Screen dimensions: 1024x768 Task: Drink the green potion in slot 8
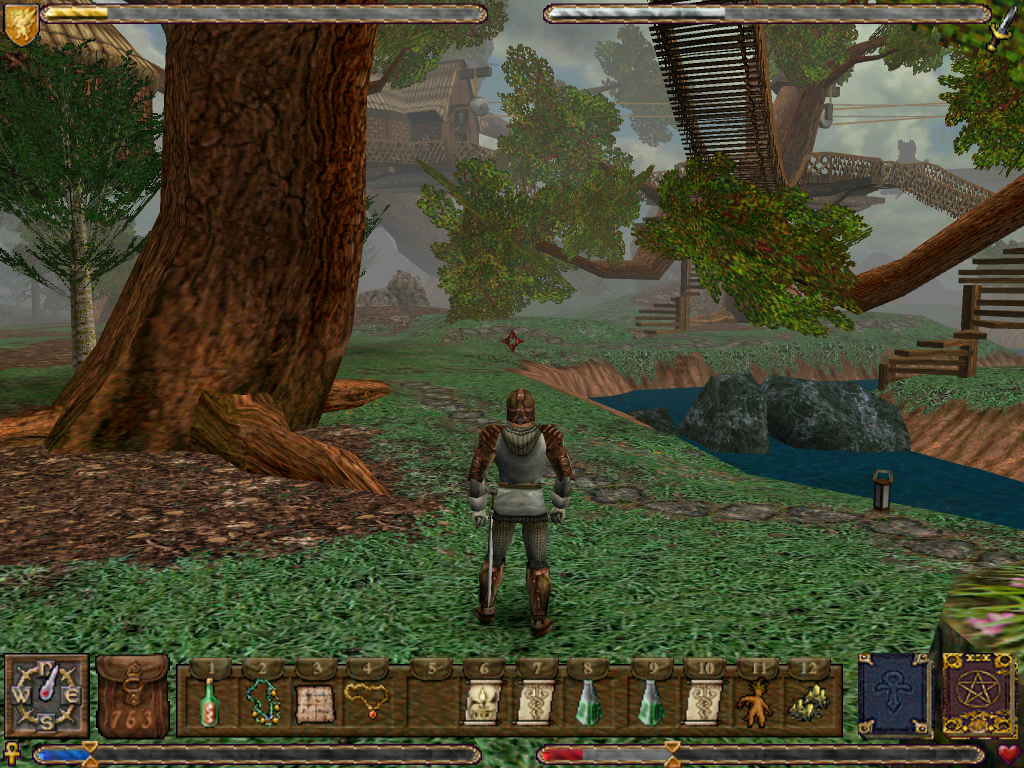pos(589,703)
